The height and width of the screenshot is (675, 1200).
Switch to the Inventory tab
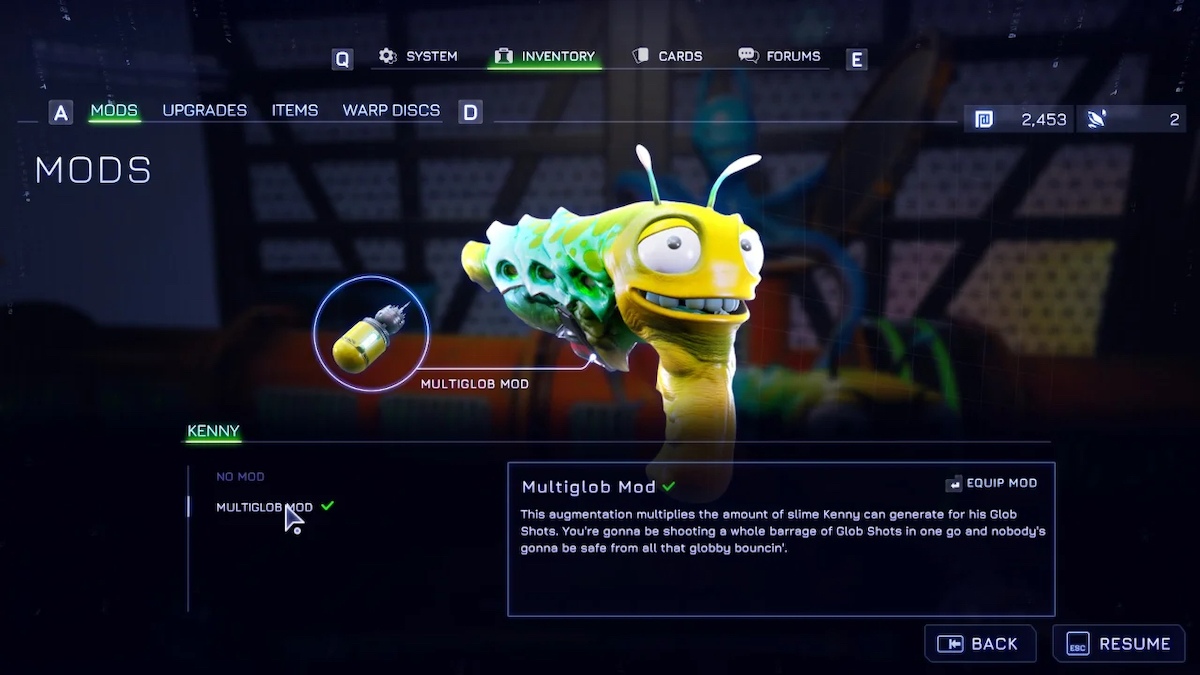coord(545,57)
